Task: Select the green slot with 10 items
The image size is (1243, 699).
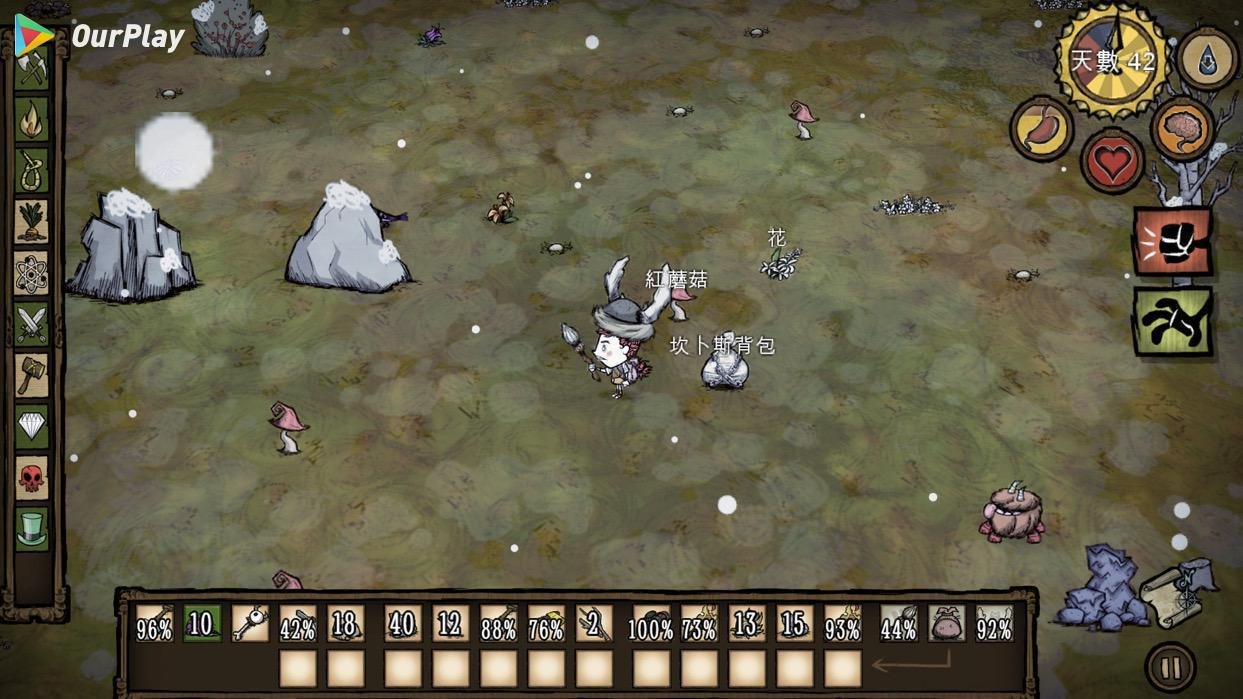Action: (x=202, y=624)
